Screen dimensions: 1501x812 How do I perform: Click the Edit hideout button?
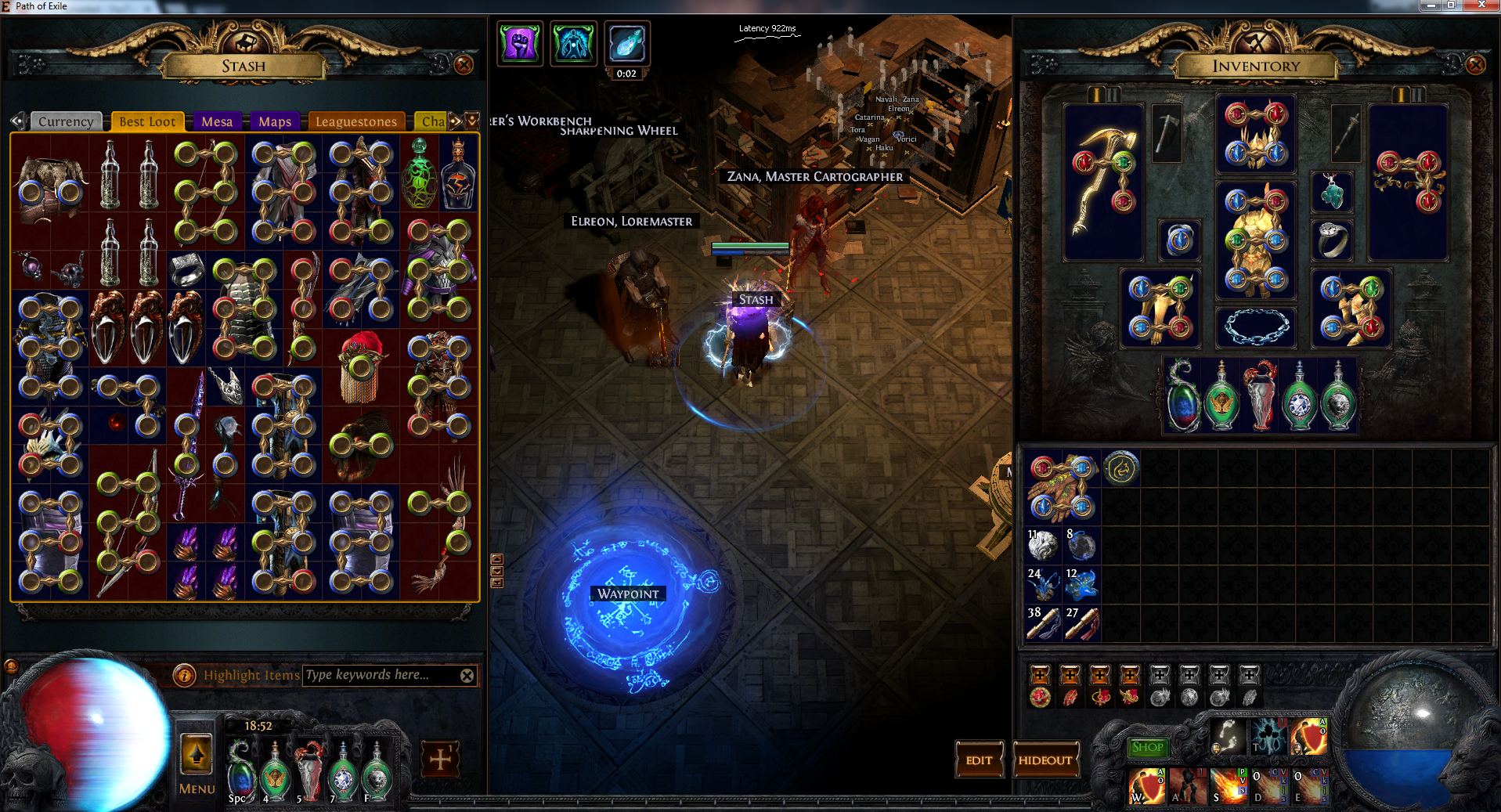pyautogui.click(x=979, y=760)
